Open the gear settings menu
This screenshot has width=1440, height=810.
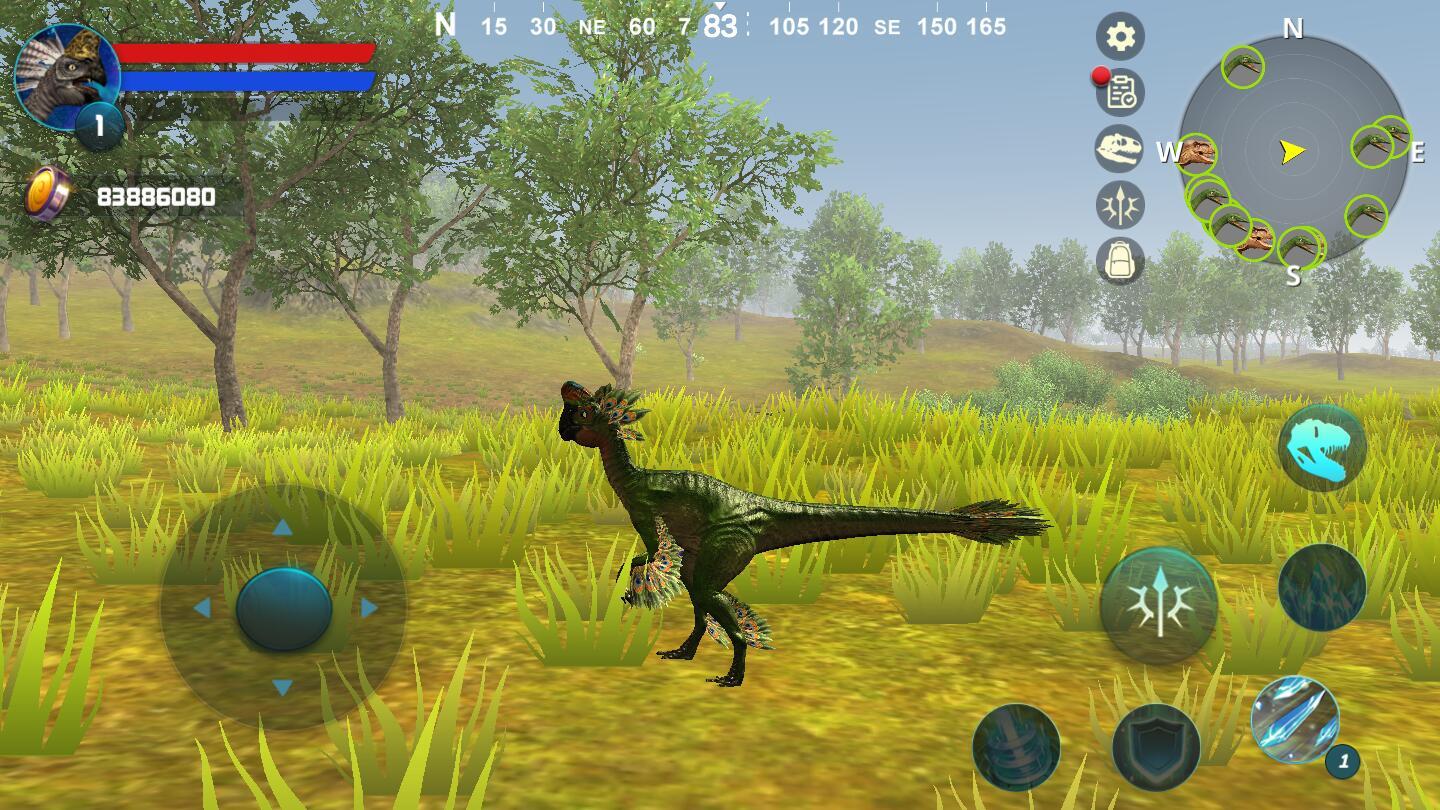pyautogui.click(x=1120, y=37)
